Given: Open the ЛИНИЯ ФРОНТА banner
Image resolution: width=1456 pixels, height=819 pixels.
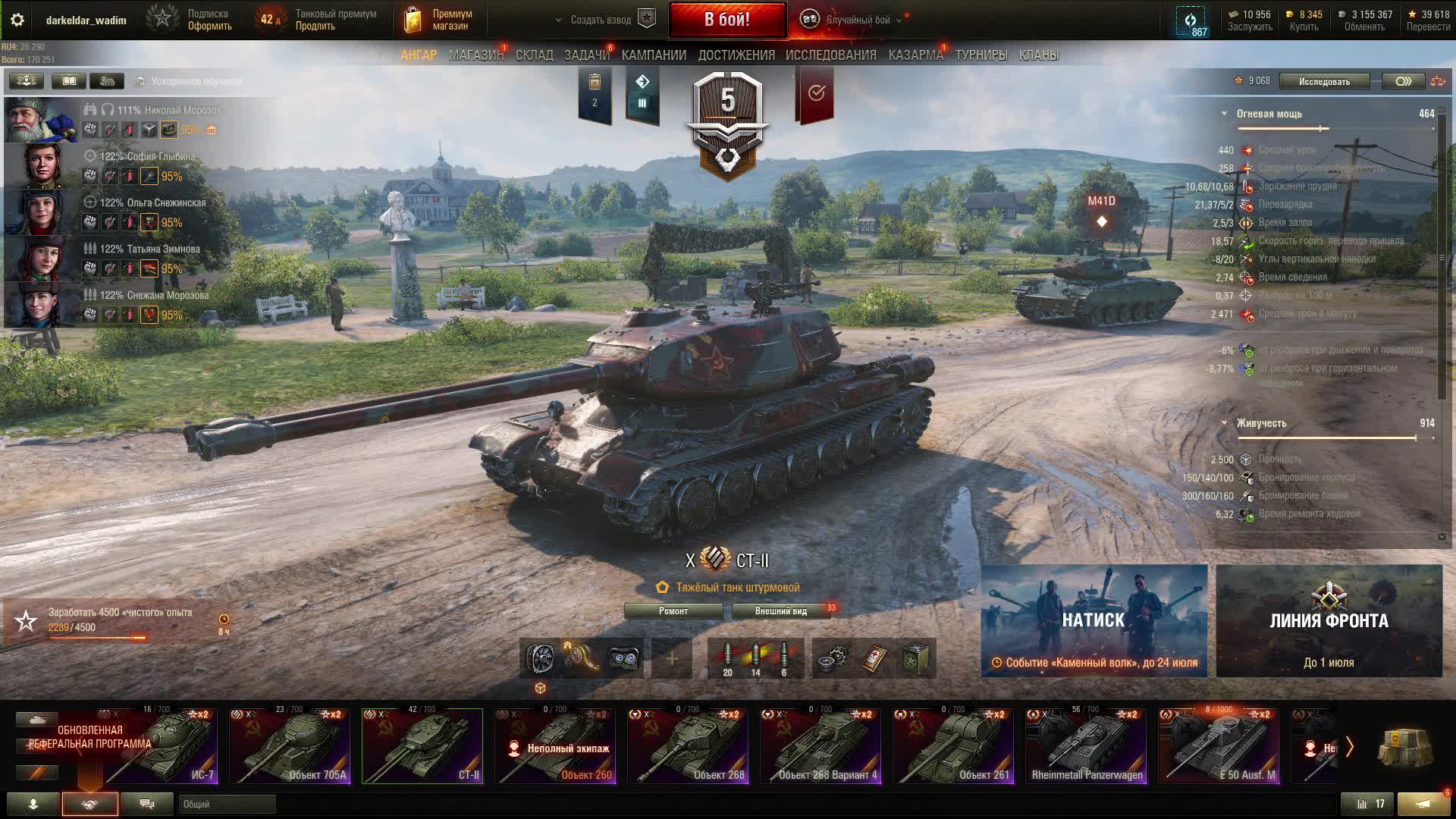Looking at the screenshot, I should coord(1329,620).
